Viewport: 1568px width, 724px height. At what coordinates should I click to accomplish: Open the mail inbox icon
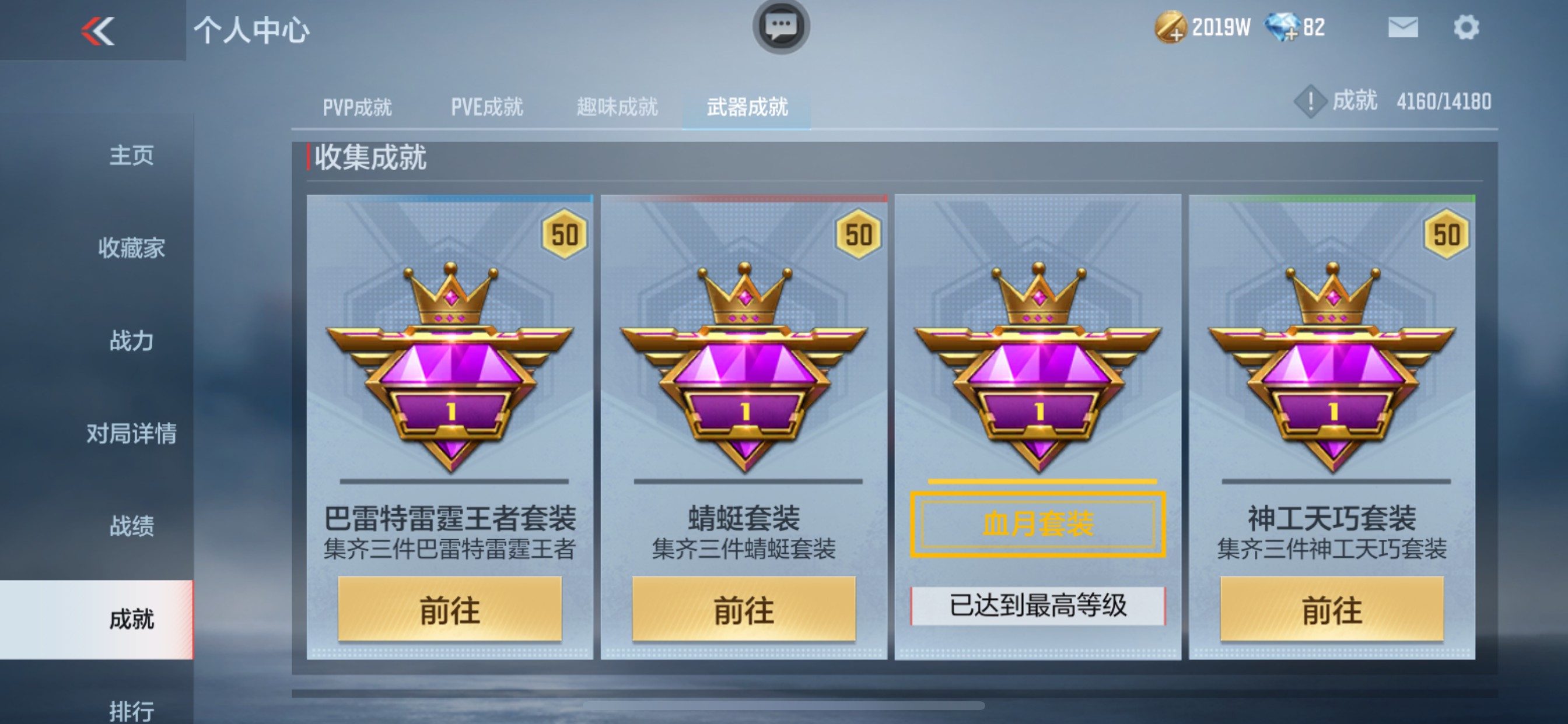[1403, 27]
